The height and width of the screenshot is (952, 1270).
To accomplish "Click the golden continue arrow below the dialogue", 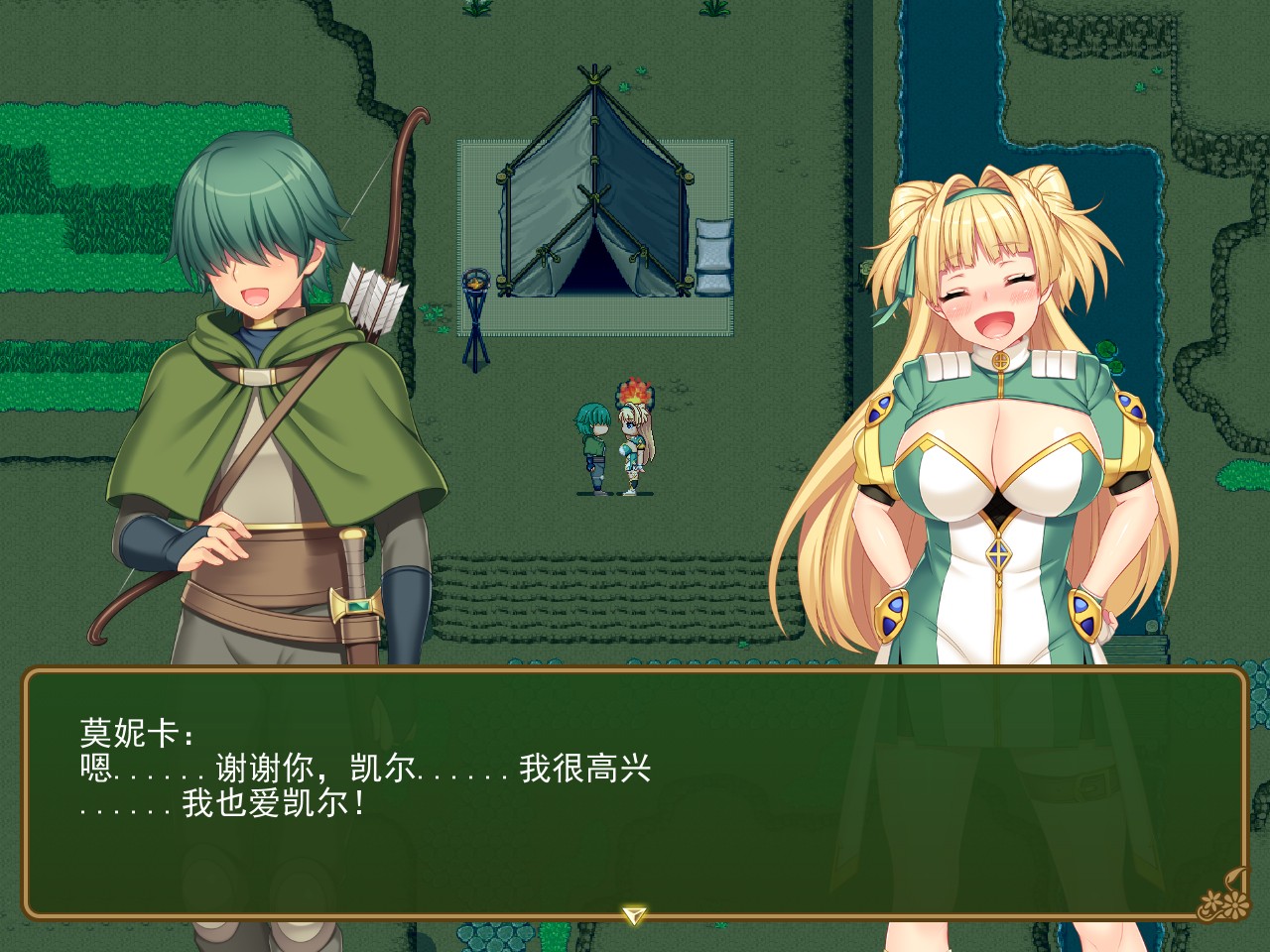I will 634,913.
